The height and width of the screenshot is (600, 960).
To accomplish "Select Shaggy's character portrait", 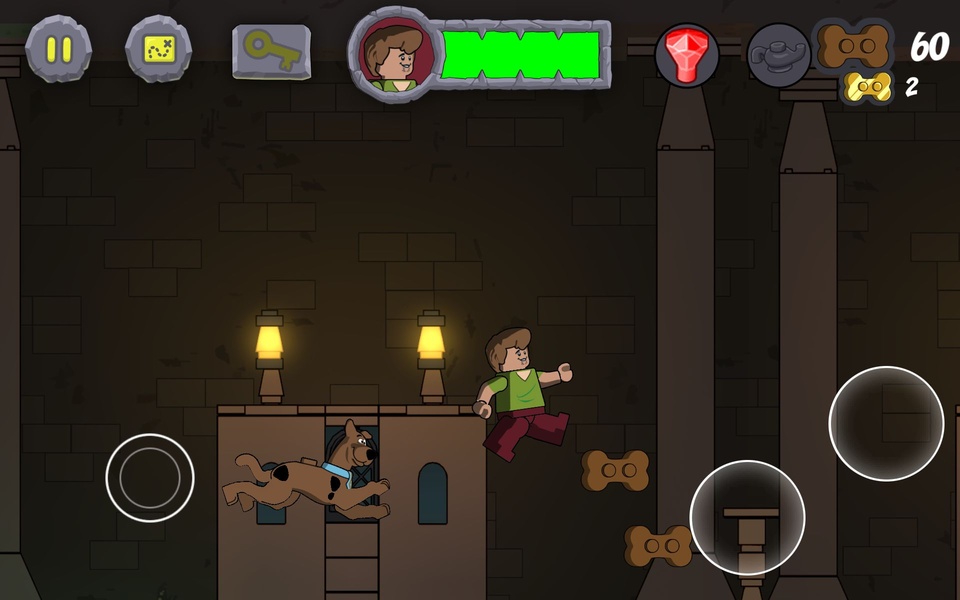I will 397,54.
